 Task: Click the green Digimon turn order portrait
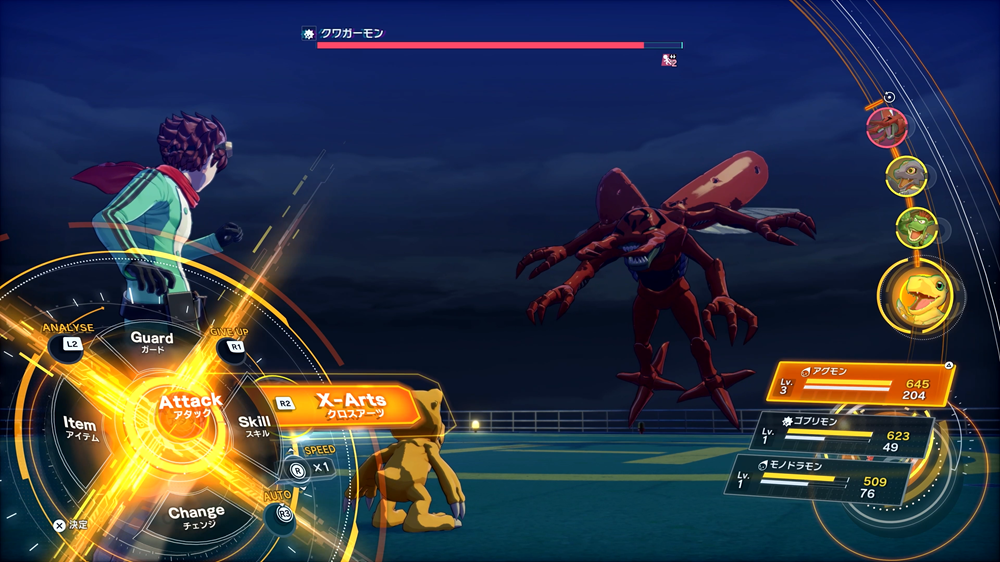pos(914,227)
